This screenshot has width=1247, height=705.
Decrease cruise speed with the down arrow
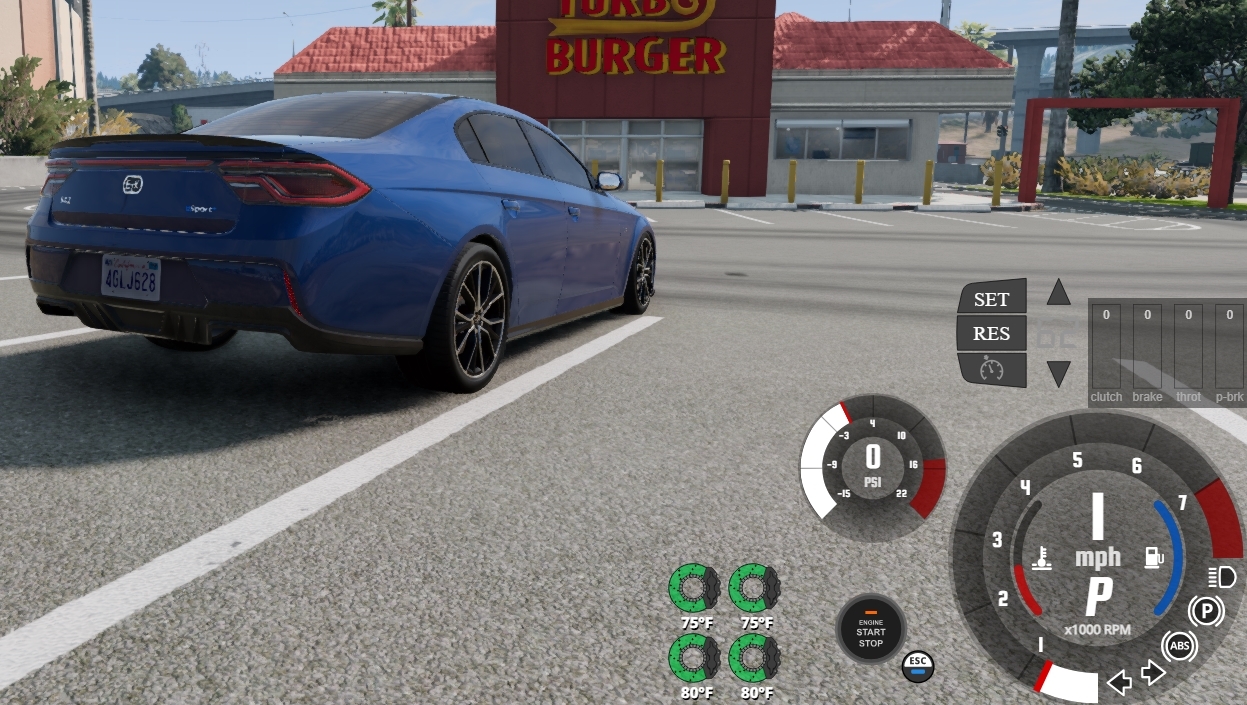pyautogui.click(x=1058, y=374)
